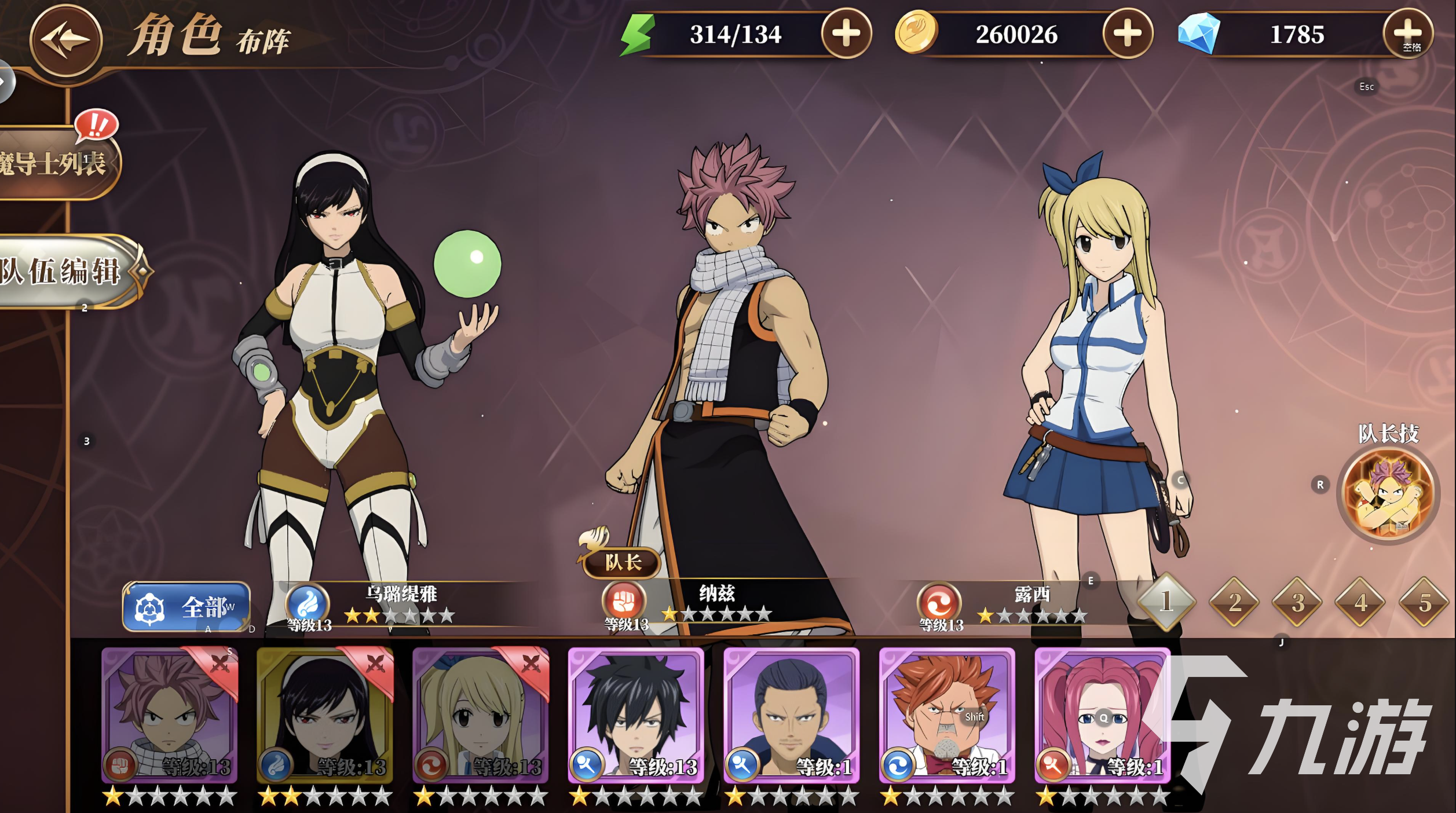Add more energy with the plus button
Viewport: 1456px width, 813px height.
[846, 34]
